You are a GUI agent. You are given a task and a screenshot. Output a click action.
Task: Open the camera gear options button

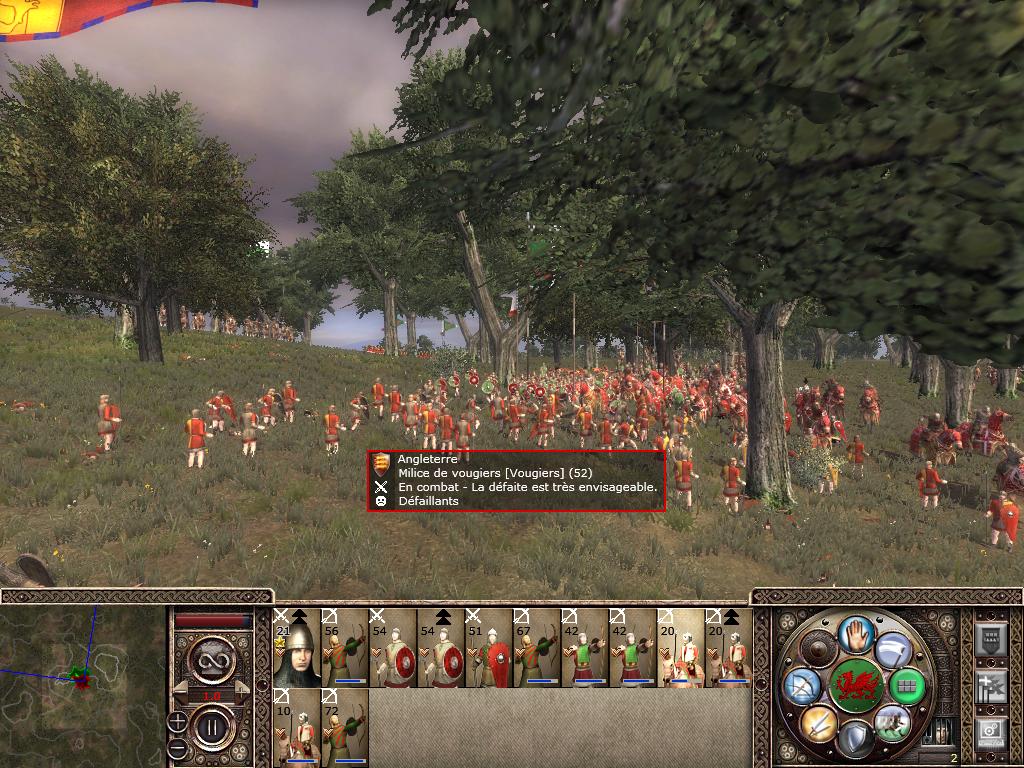pyautogui.click(x=990, y=732)
